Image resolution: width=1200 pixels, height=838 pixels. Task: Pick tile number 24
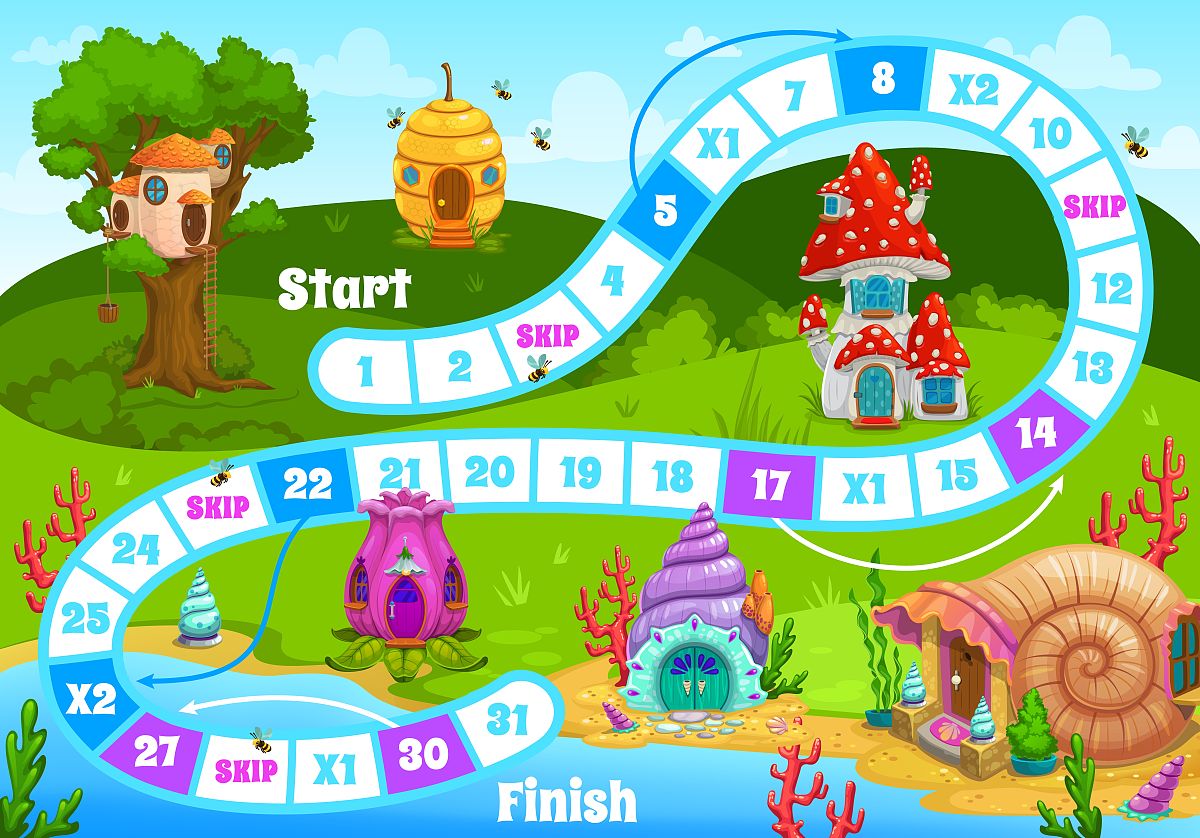click(136, 548)
